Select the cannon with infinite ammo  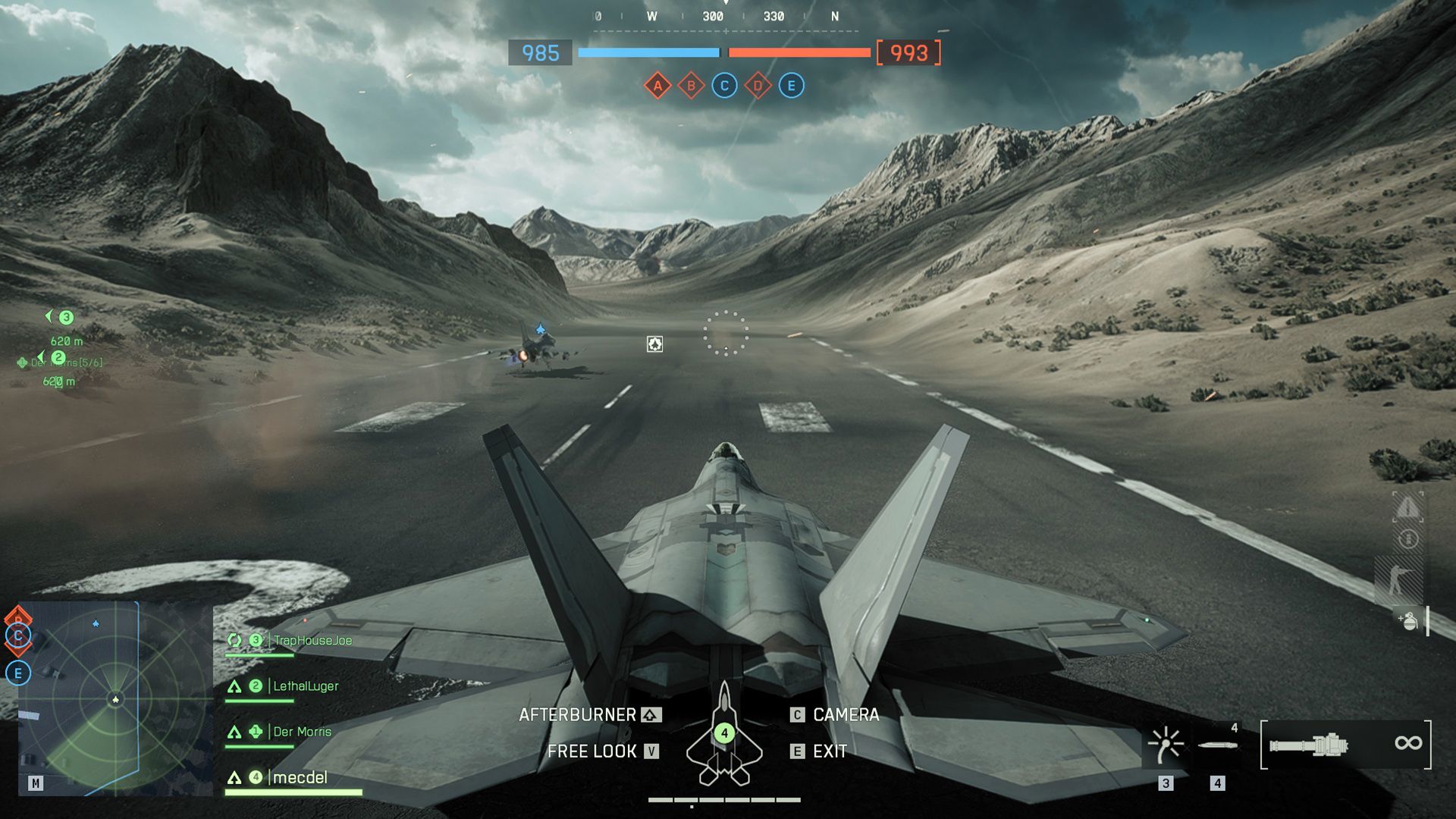(1345, 744)
